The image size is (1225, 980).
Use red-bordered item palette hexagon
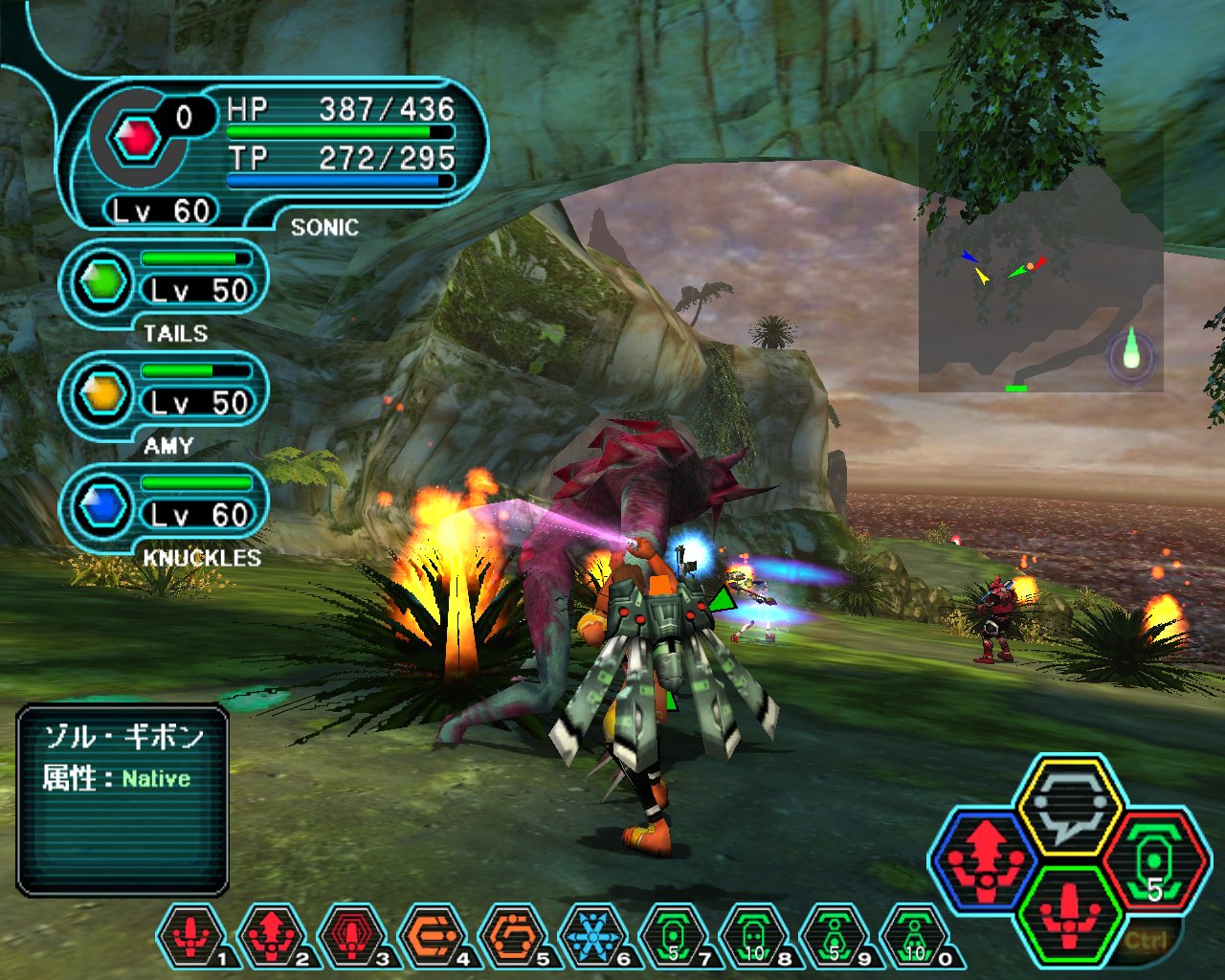pyautogui.click(x=1153, y=858)
